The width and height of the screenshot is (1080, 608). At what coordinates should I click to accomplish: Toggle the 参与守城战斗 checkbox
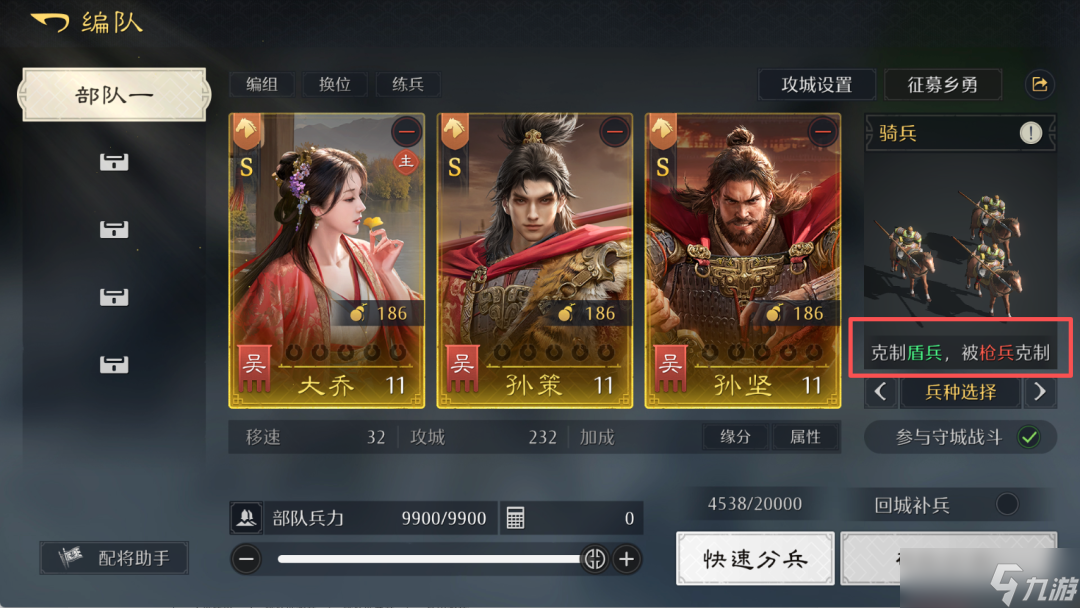click(1028, 437)
